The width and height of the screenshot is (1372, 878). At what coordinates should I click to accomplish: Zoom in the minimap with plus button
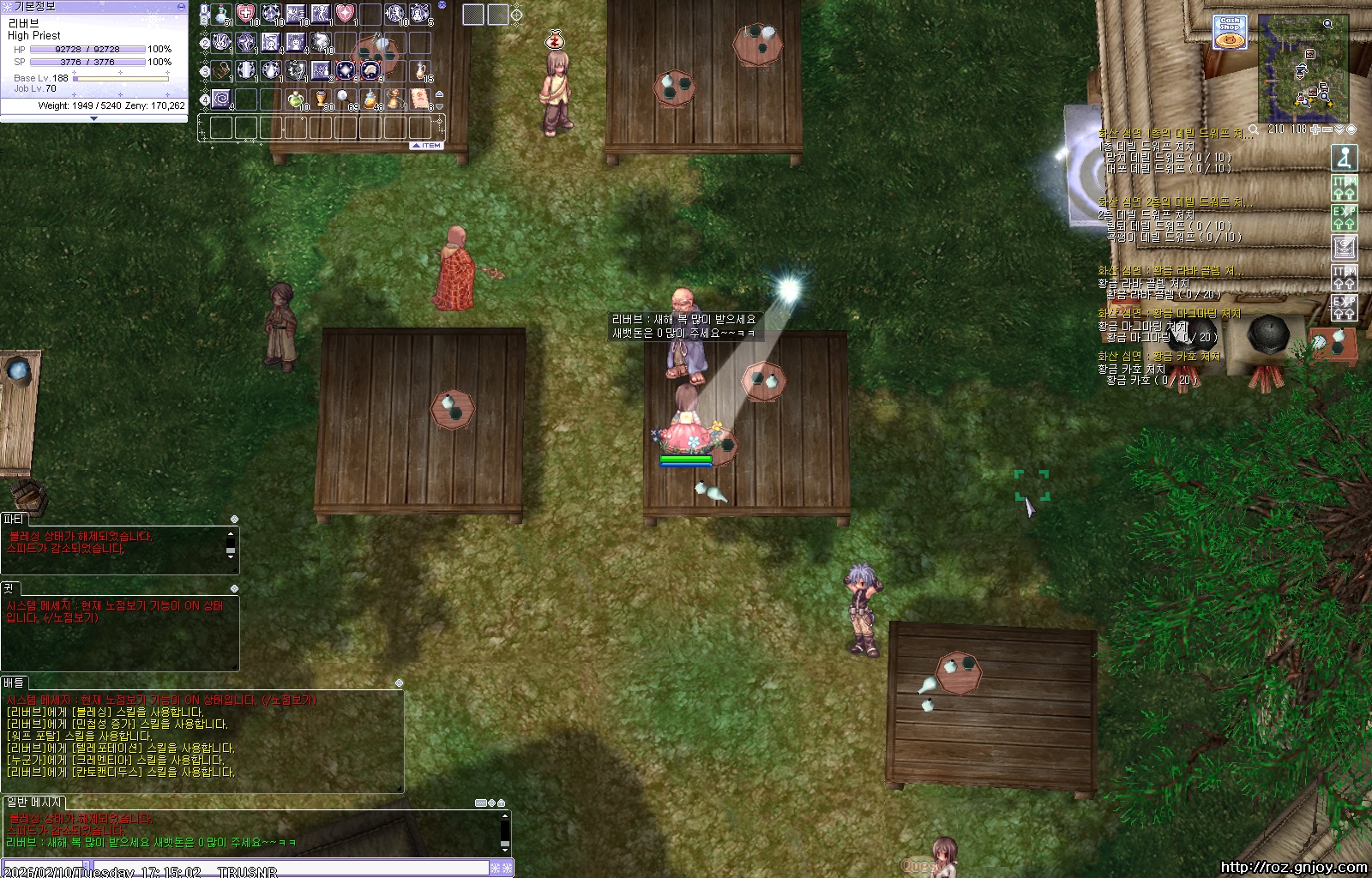click(x=1315, y=129)
